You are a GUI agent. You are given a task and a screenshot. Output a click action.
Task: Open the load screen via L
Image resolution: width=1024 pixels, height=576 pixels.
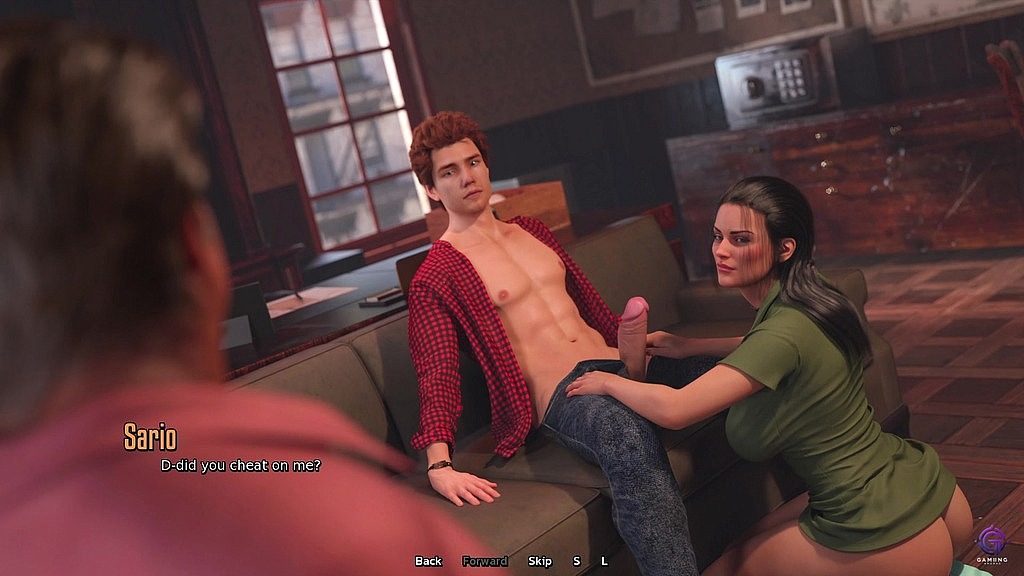[x=604, y=561]
